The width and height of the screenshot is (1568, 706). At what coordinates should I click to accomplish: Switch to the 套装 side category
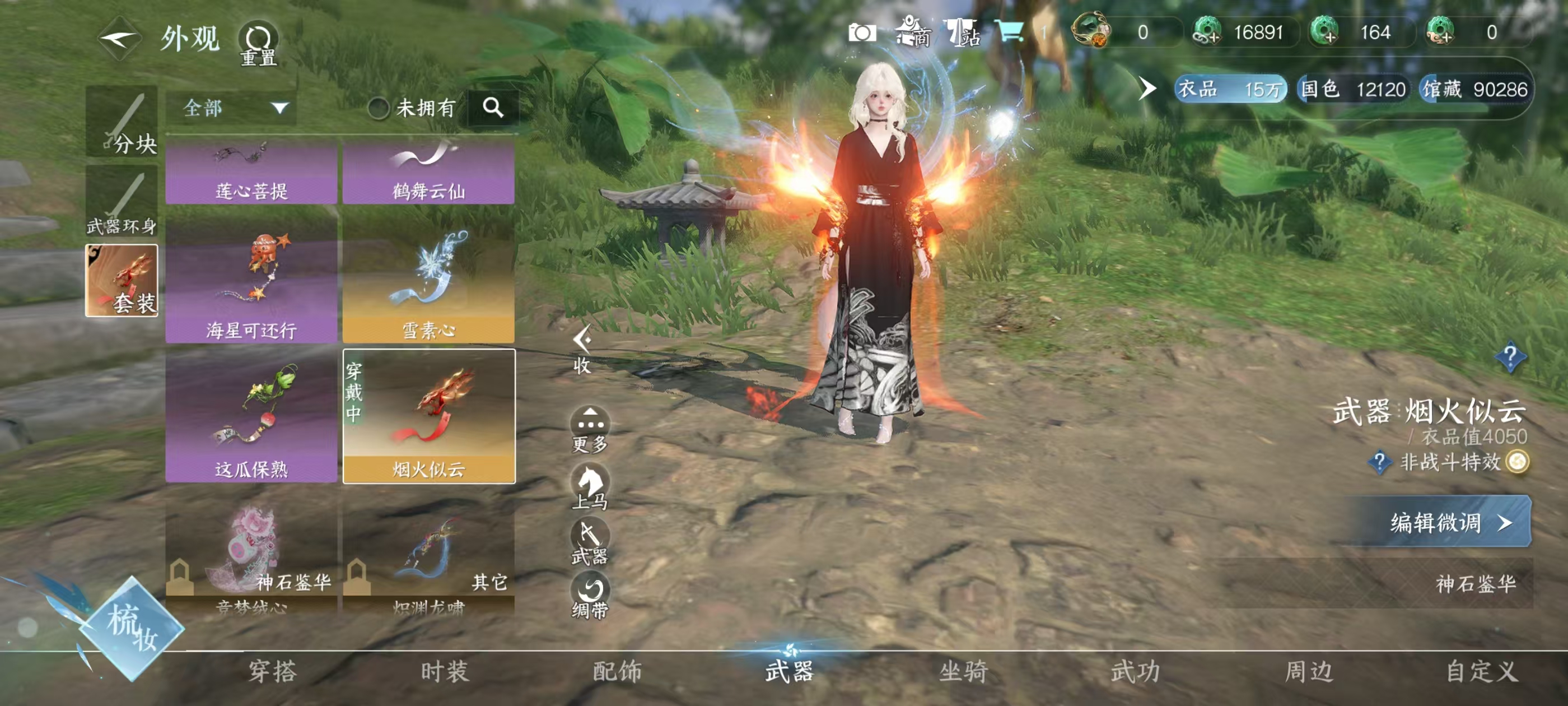122,281
